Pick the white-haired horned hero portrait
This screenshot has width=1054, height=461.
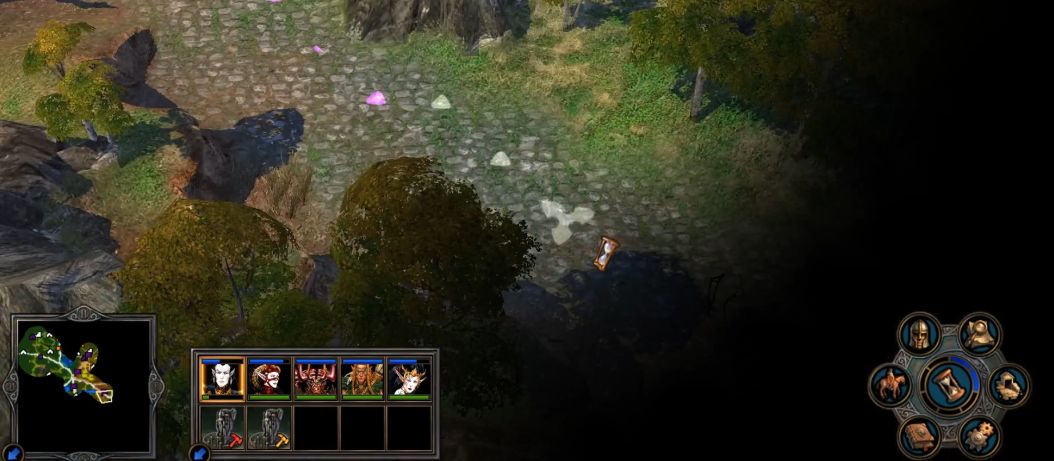click(409, 379)
